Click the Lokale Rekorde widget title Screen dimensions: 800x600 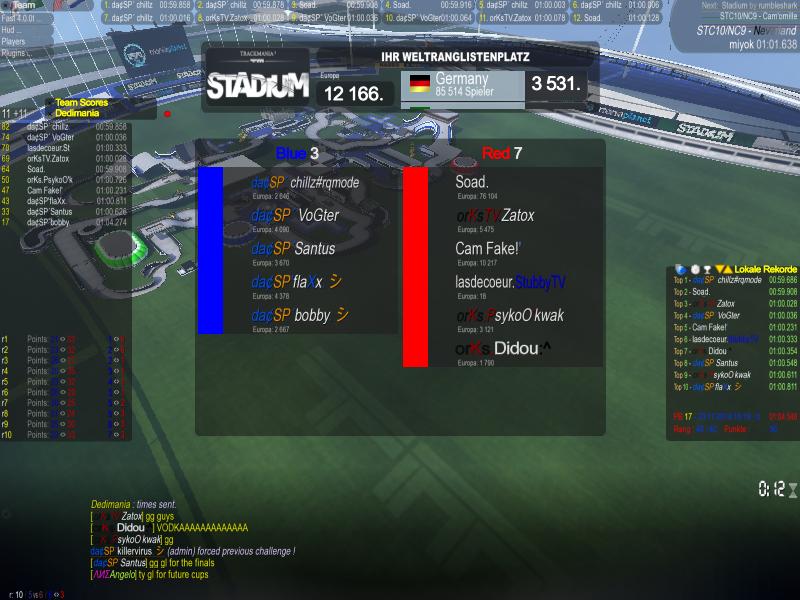pyautogui.click(x=765, y=269)
